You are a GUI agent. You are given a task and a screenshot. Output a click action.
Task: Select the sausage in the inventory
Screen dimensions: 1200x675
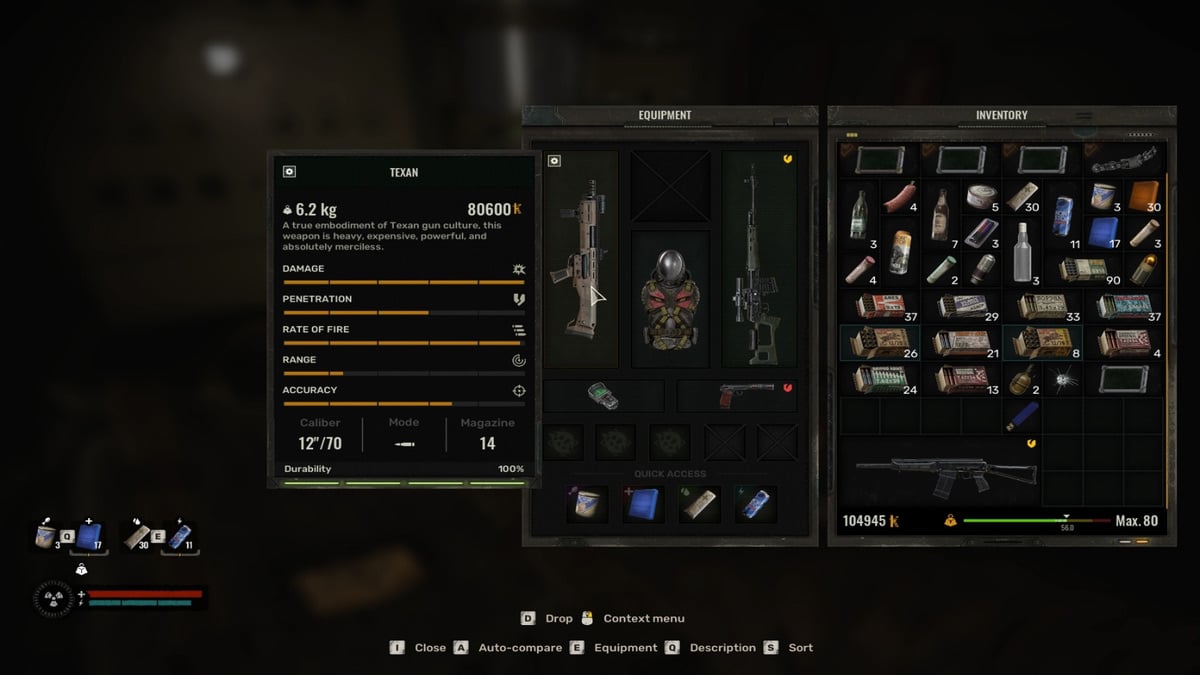point(900,197)
